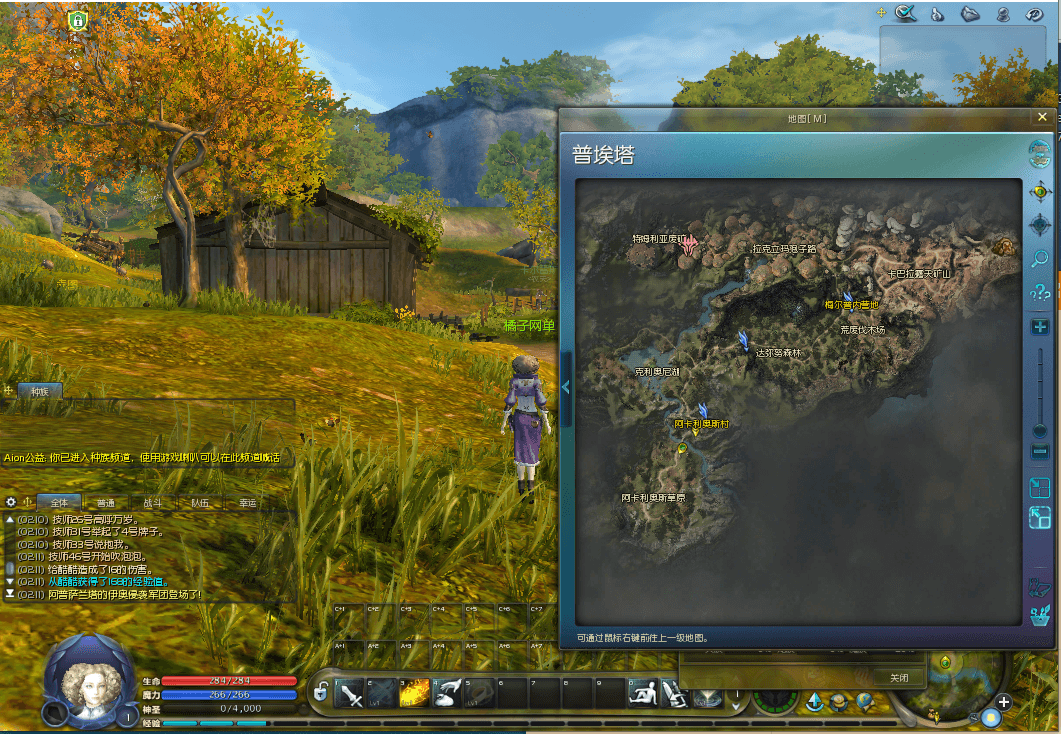This screenshot has width=1061, height=734.
Task: Click the 关闭 close button below the map
Action: 899,677
